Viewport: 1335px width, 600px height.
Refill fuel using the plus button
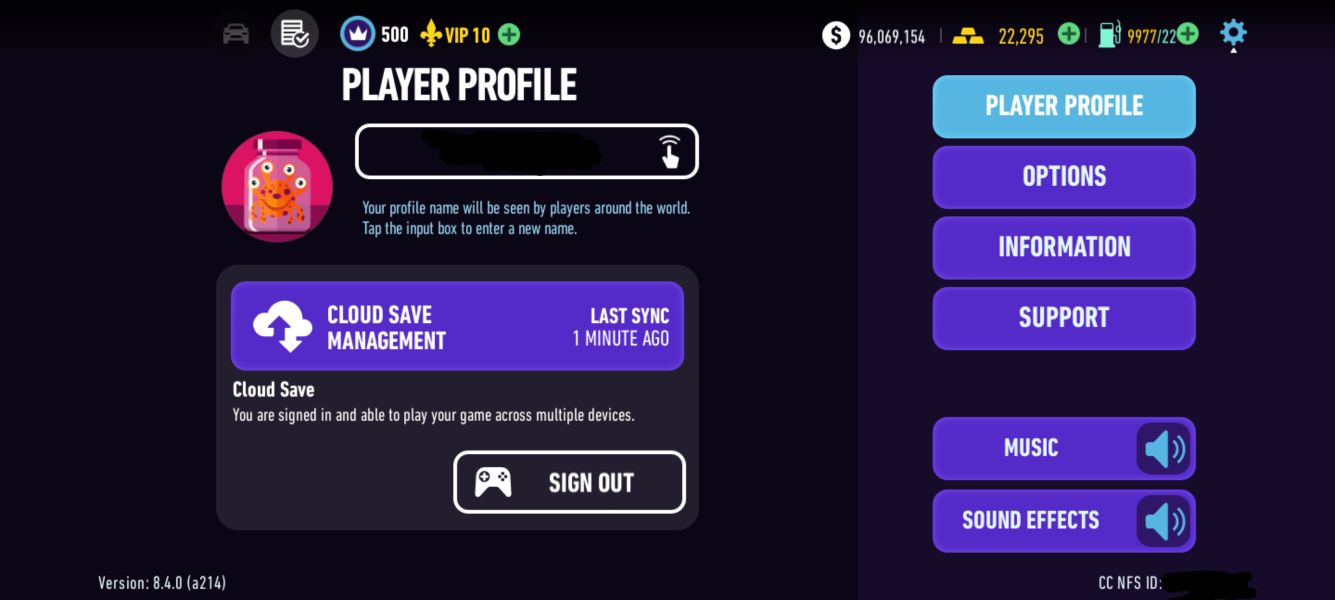1187,34
